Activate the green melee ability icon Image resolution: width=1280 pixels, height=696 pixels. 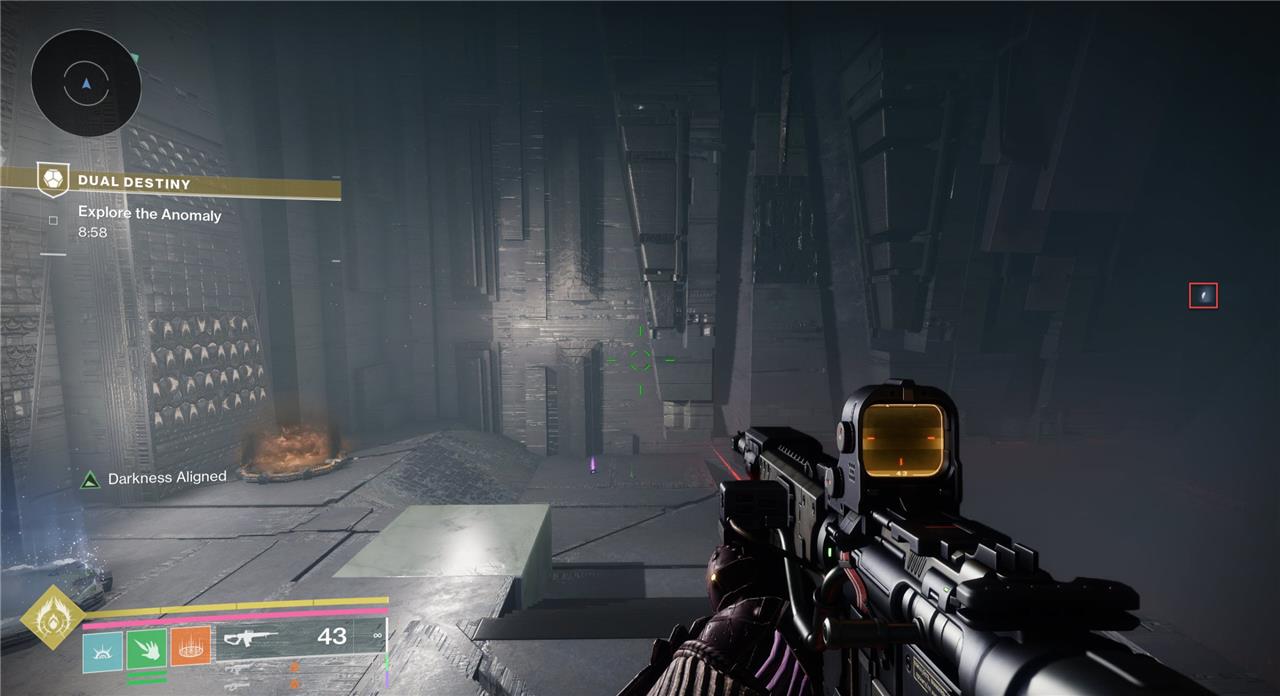(146, 647)
